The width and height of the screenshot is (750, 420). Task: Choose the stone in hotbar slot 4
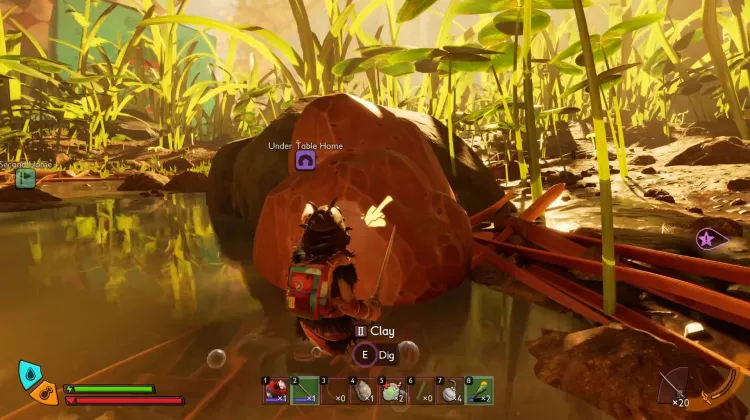pyautogui.click(x=364, y=390)
